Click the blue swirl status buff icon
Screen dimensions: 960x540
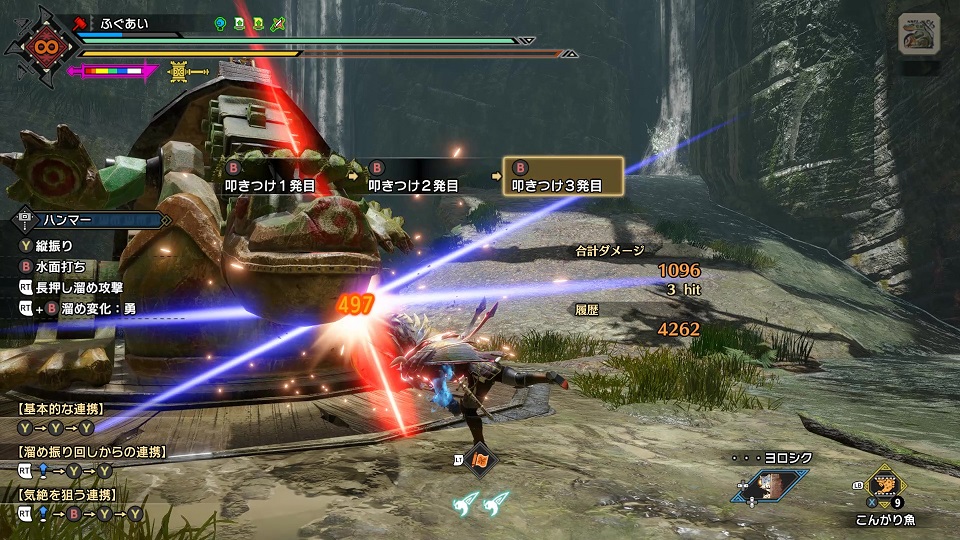tap(220, 22)
